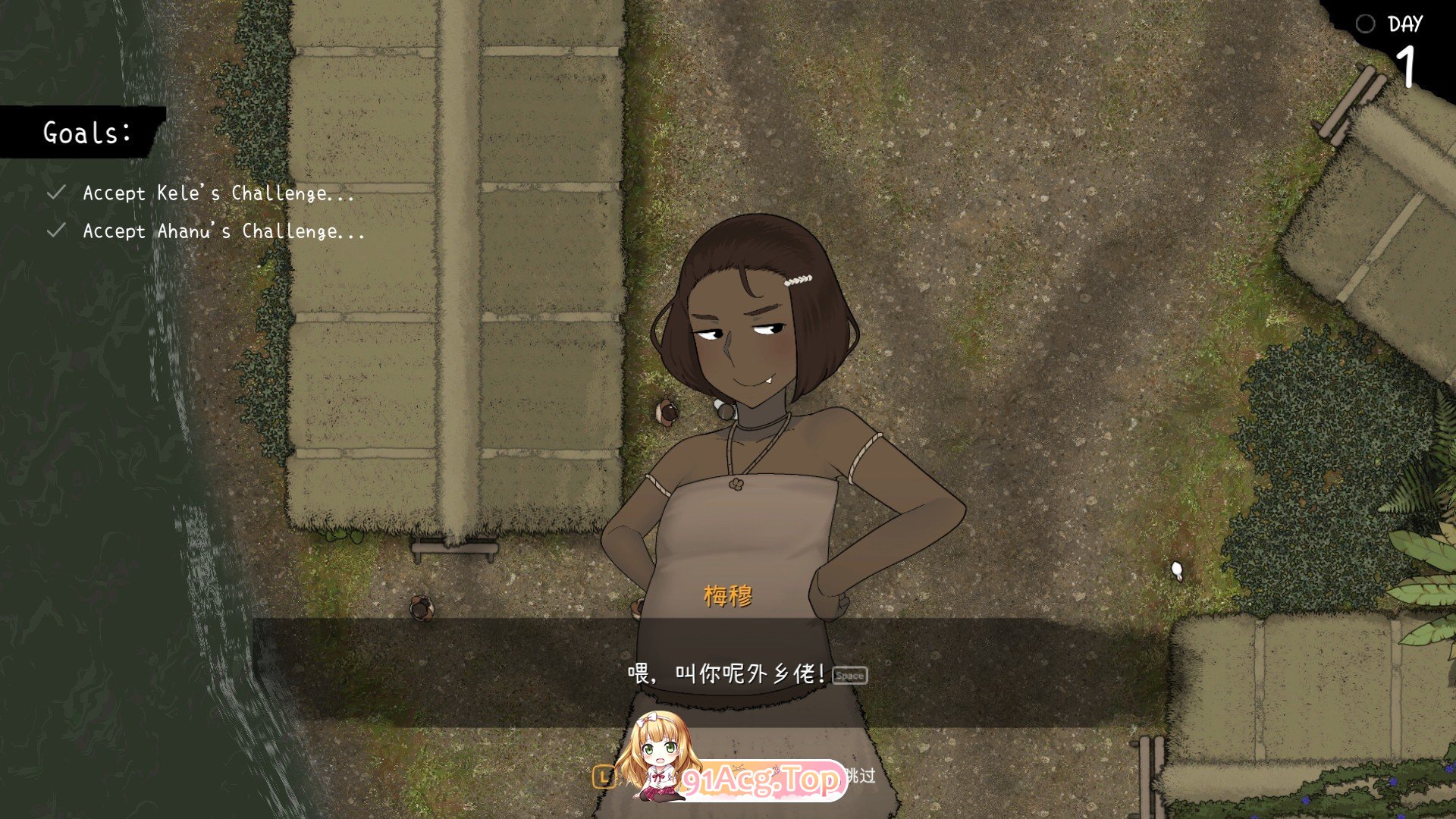Click the checkmark beside Accept Ahanu's Challenge
Screen dimensions: 1456x819
point(55,231)
